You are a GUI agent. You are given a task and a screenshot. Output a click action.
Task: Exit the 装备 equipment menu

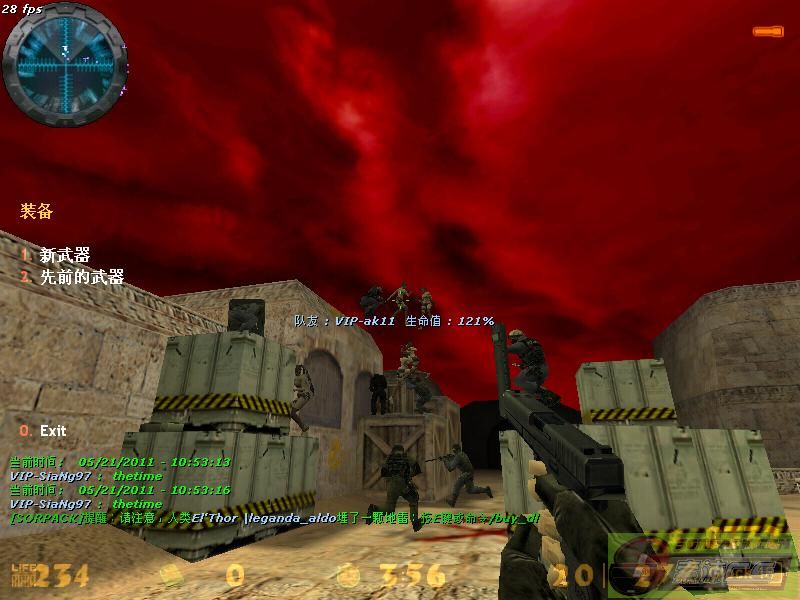52,431
